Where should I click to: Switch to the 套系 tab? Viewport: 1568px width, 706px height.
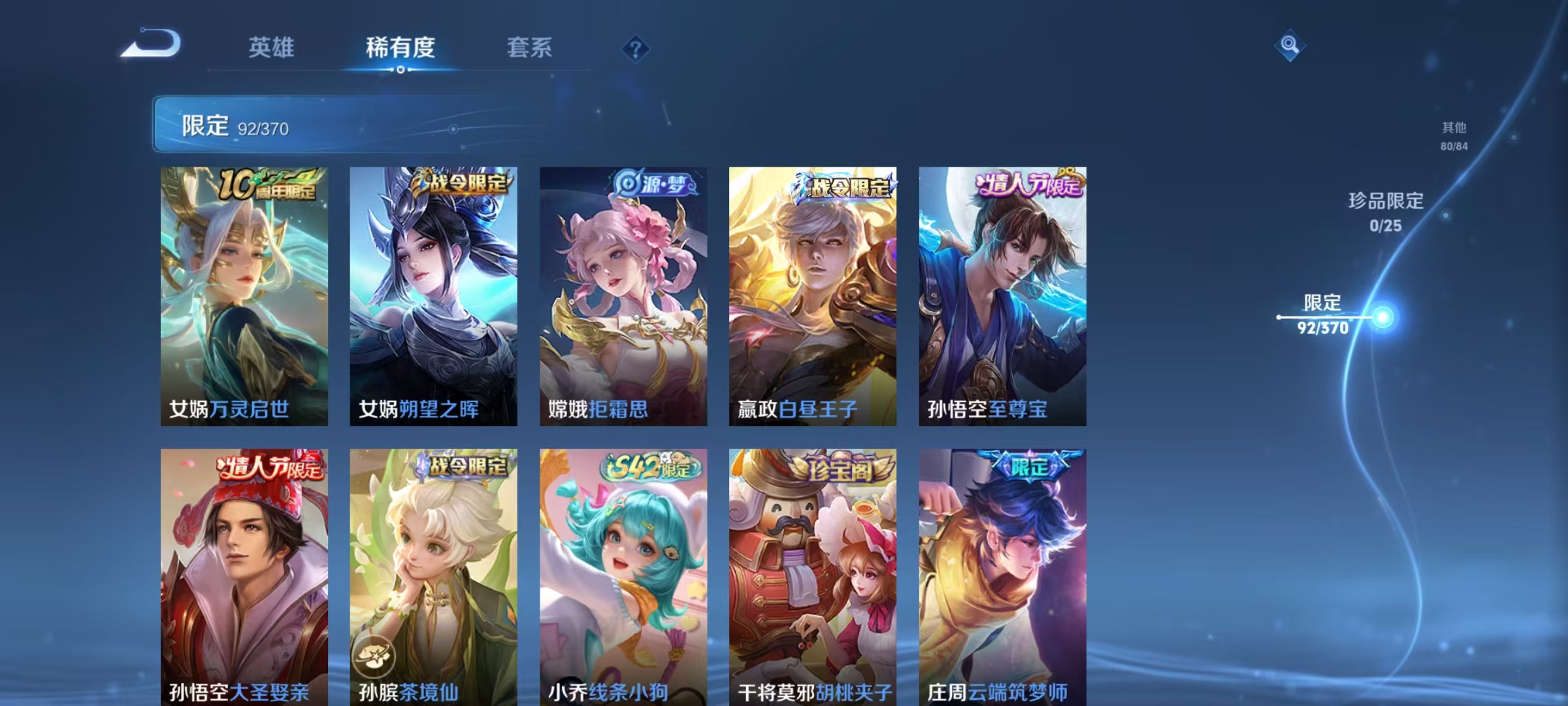pos(530,46)
